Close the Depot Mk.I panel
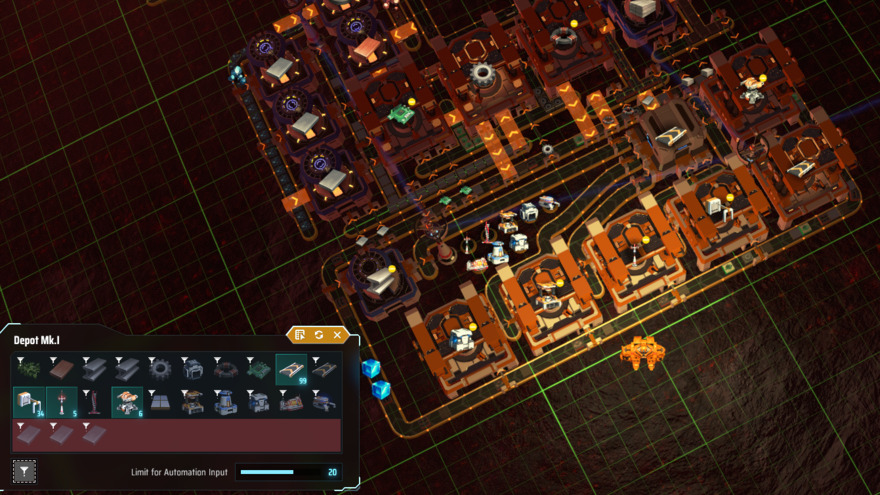880x495 pixels. 338,335
